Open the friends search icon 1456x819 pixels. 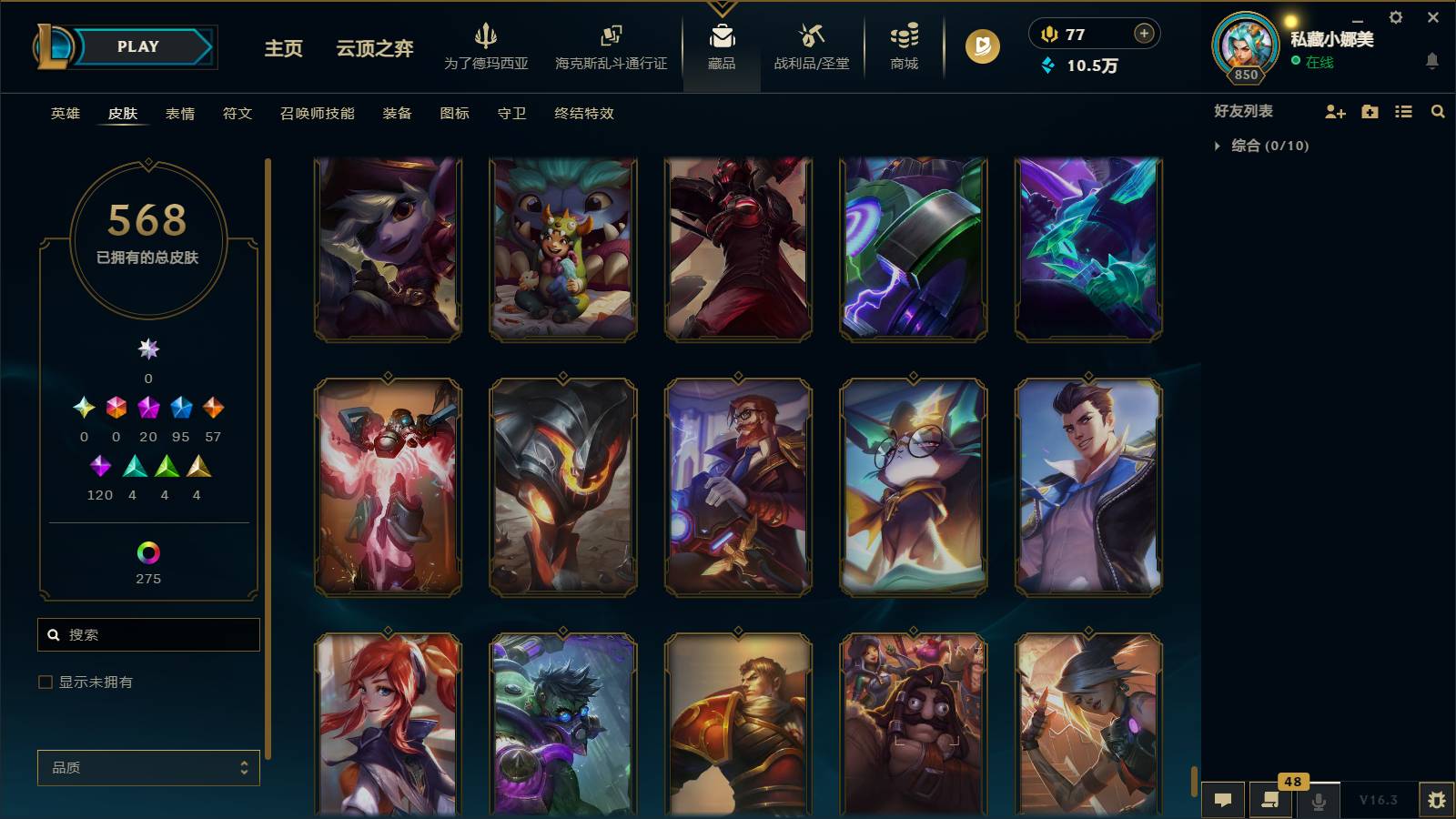(x=1439, y=111)
